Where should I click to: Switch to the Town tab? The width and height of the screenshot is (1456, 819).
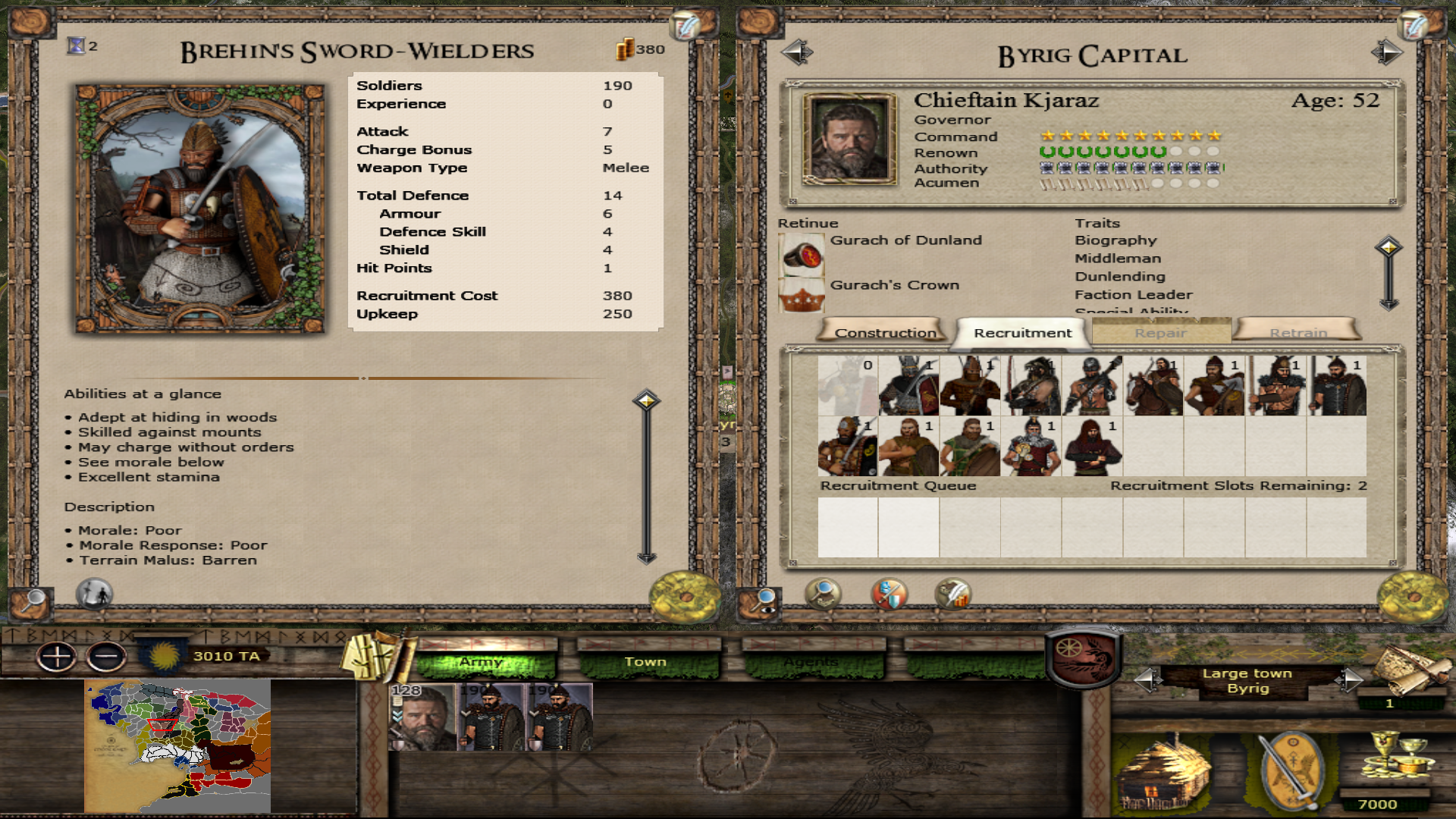coord(645,662)
